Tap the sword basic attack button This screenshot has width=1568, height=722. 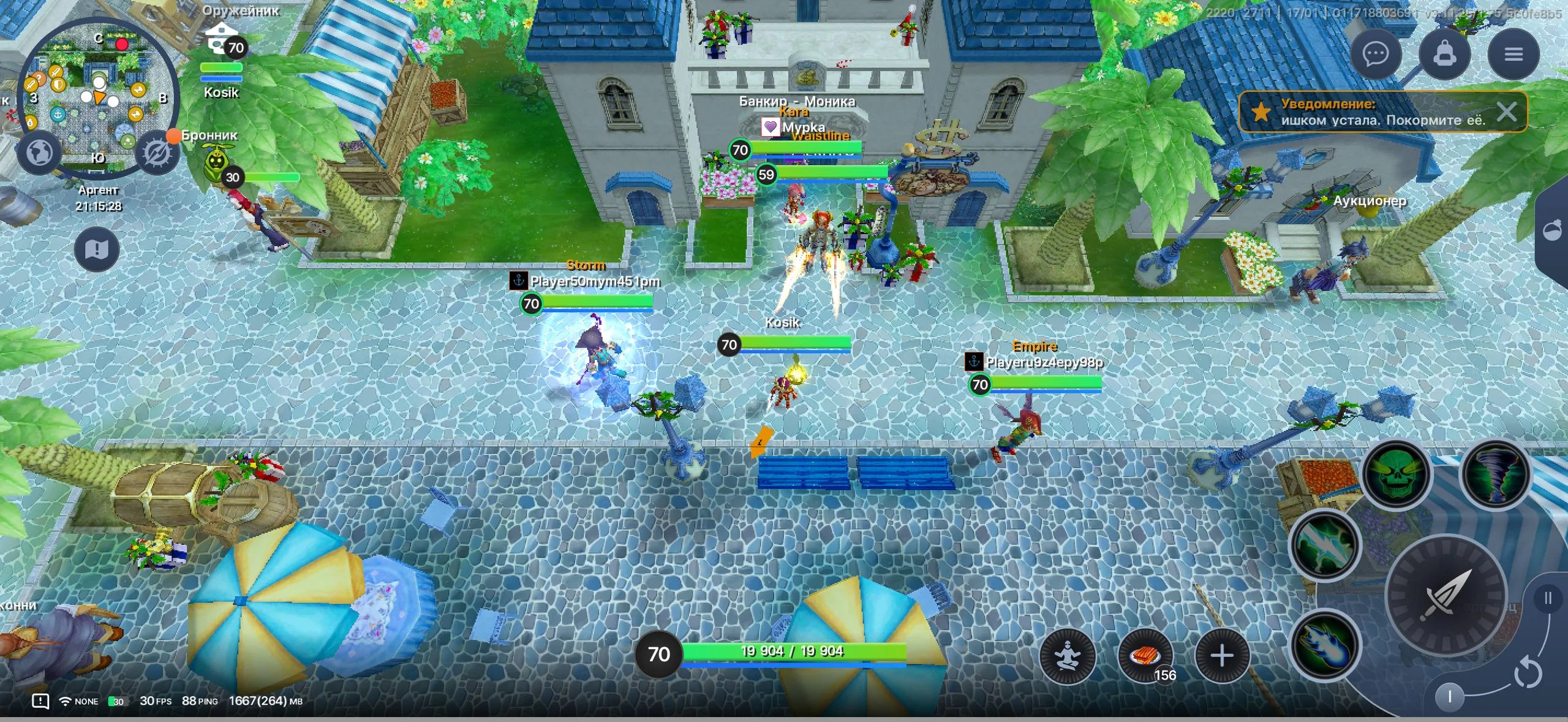click(x=1446, y=596)
